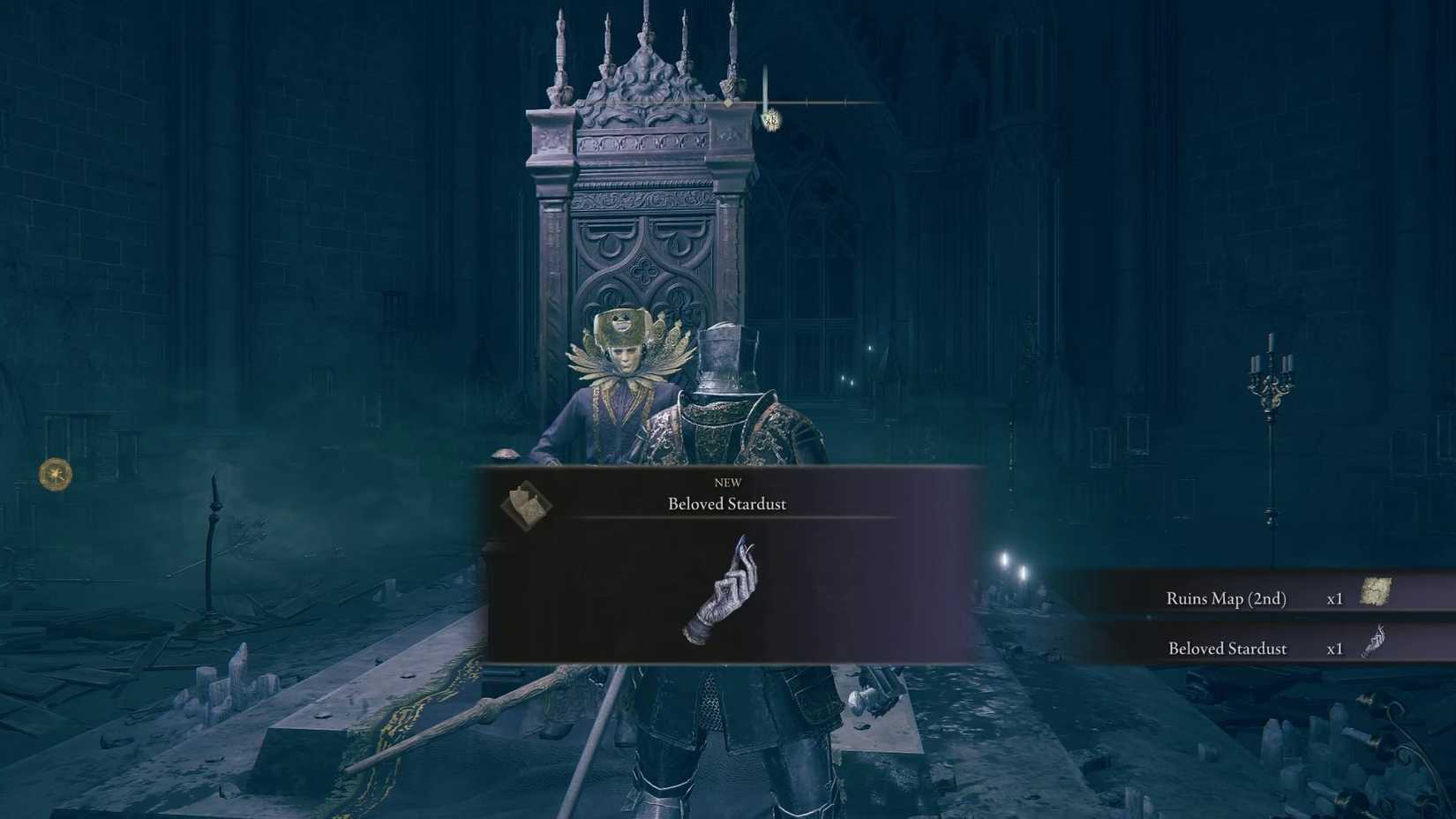Click the NEW label above the item name
1456x819 pixels.
(726, 482)
